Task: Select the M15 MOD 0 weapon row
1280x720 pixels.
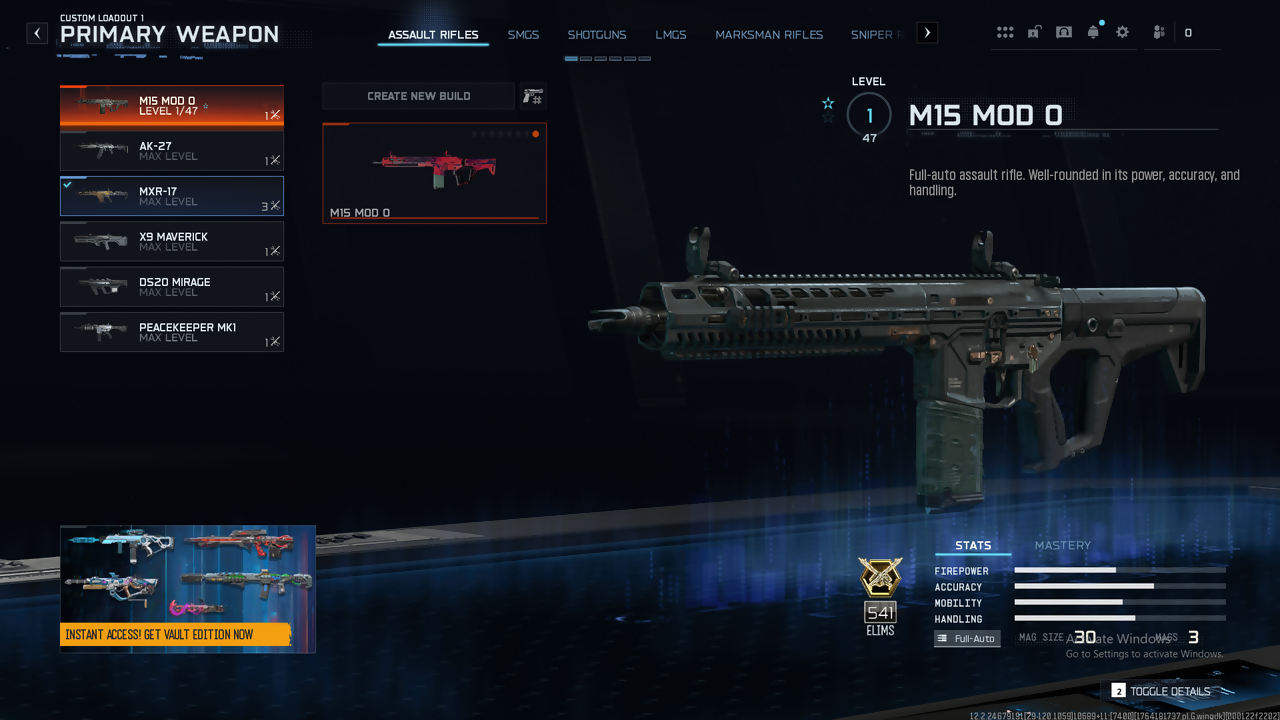Action: 172,106
